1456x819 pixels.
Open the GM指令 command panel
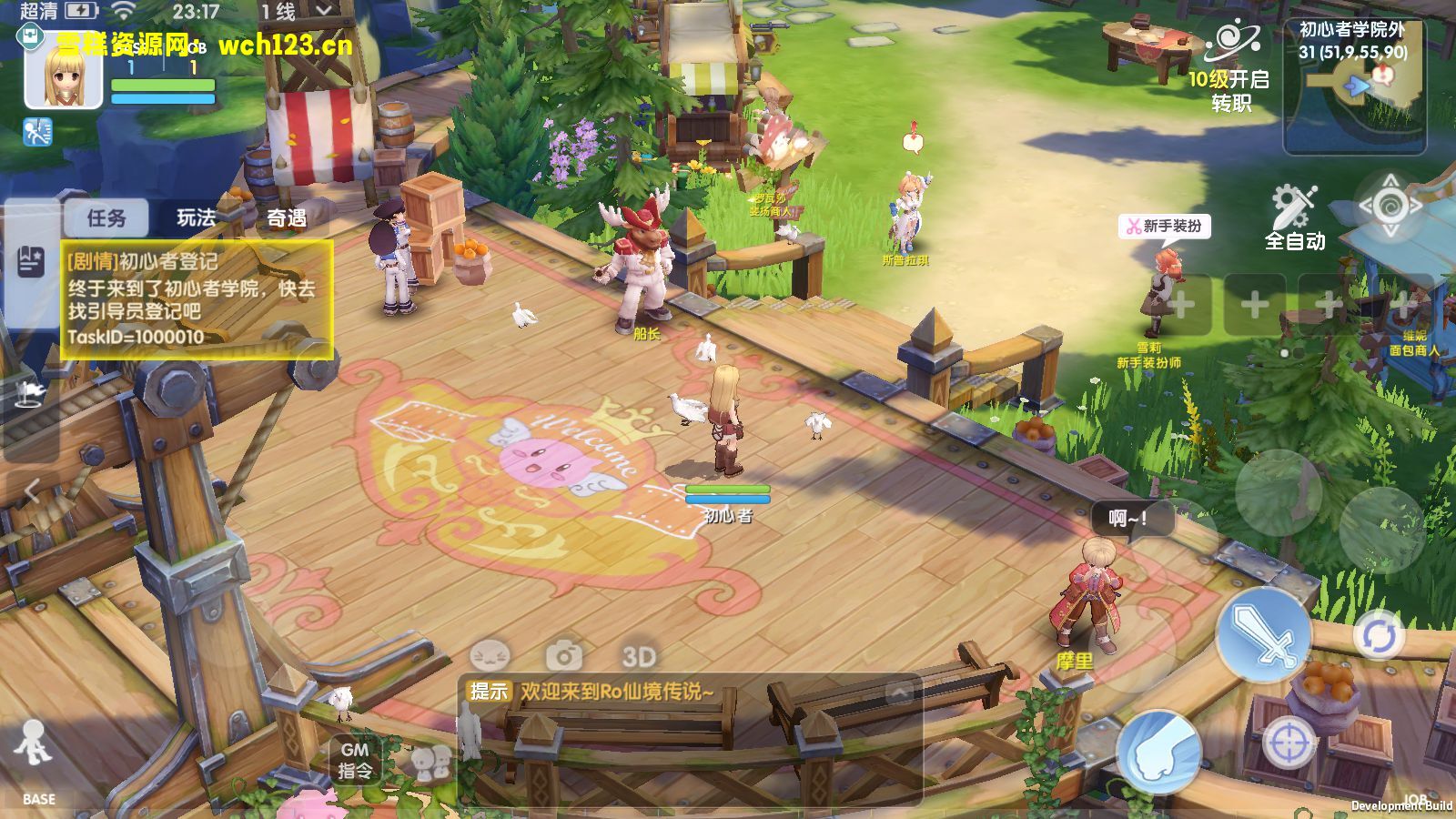click(355, 760)
